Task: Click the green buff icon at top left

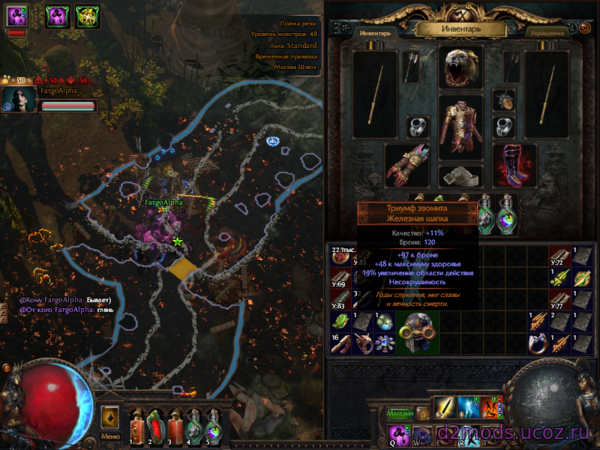Action: [87, 15]
